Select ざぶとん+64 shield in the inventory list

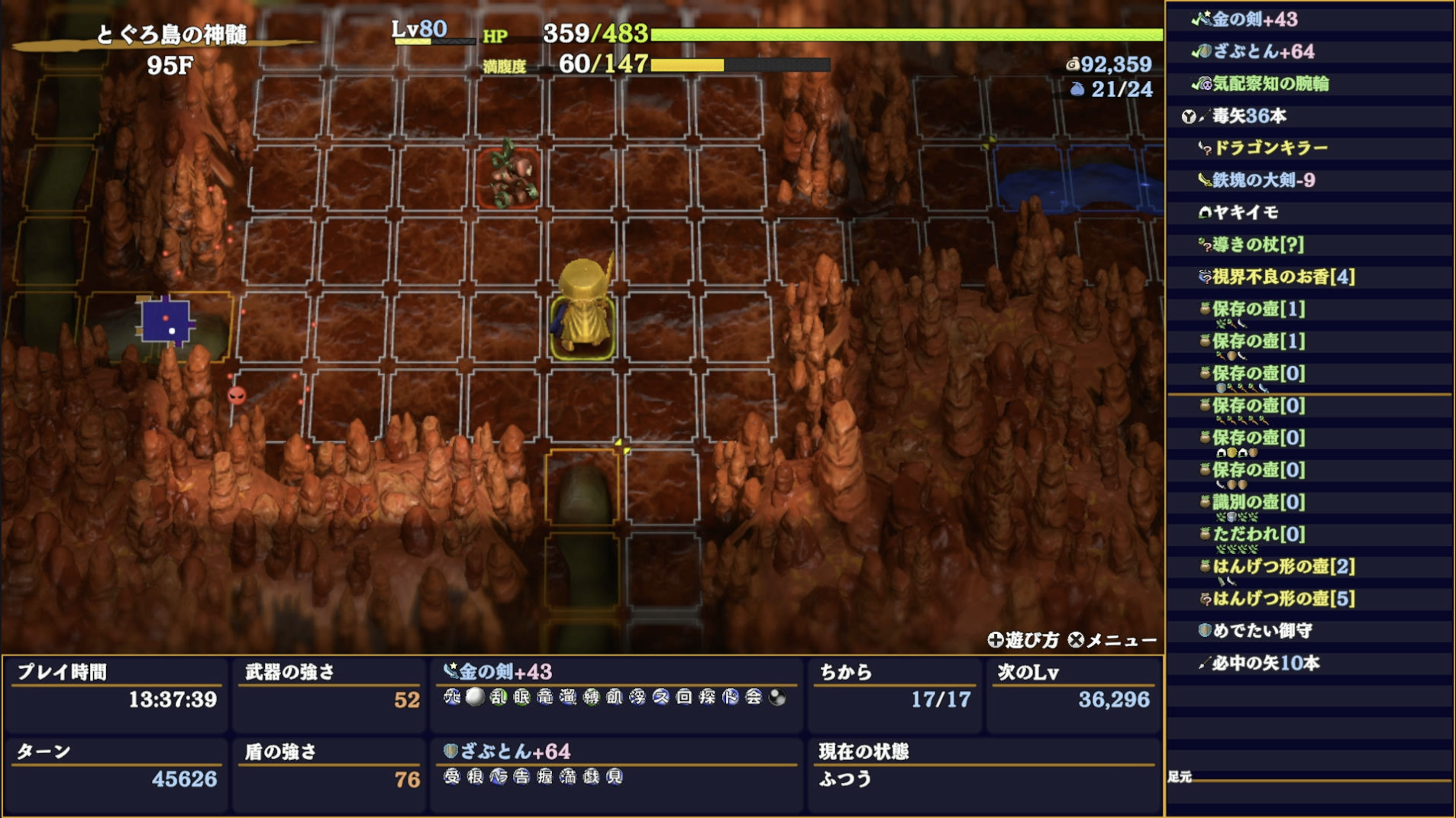(1263, 51)
